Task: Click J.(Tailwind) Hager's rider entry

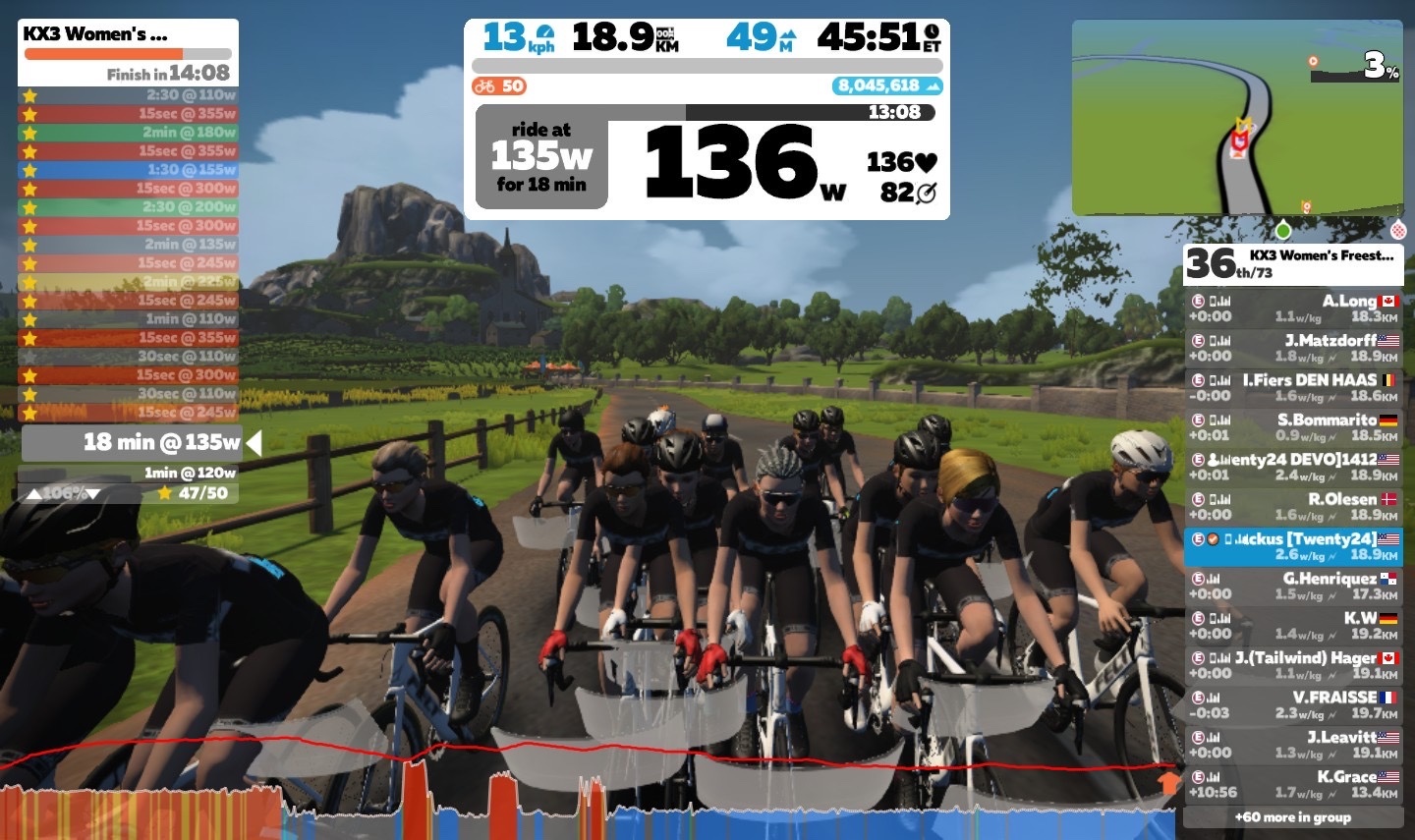Action: pos(1292,665)
